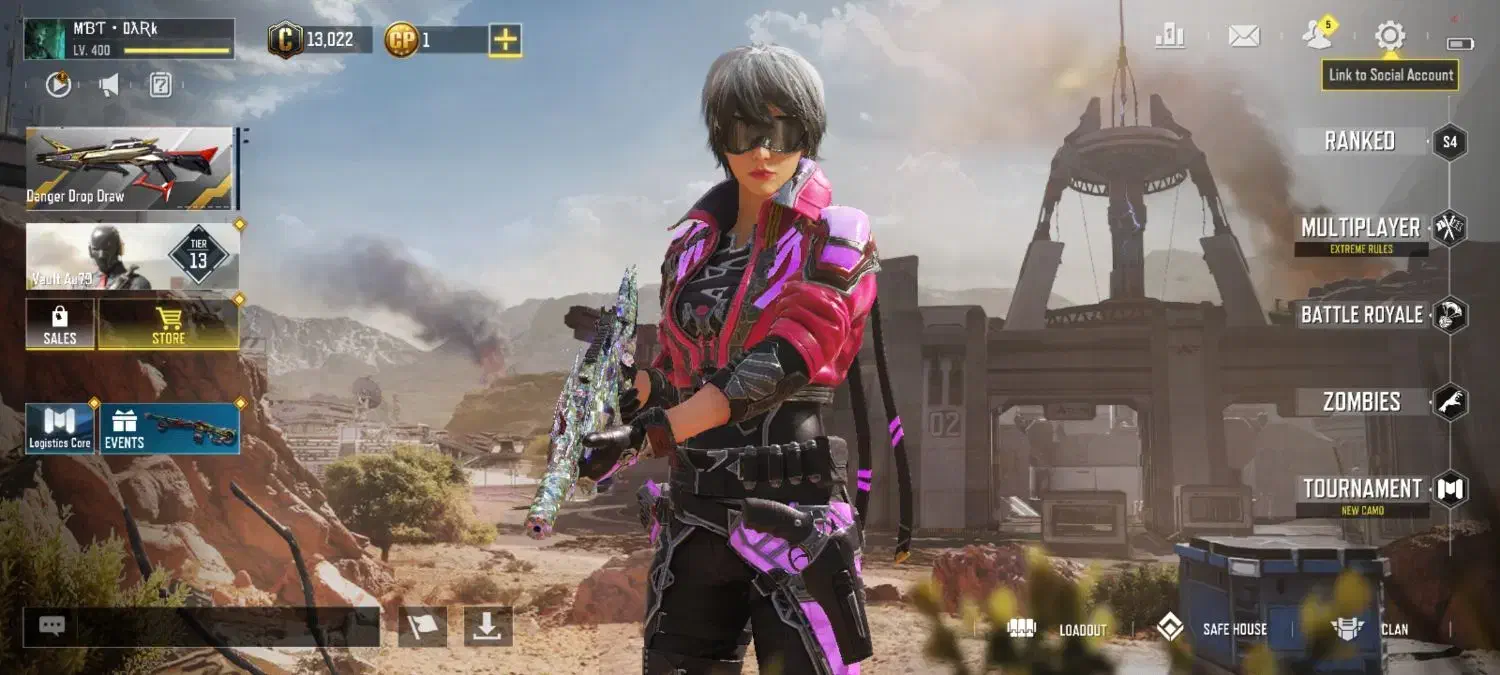This screenshot has width=1500, height=675.
Task: Open the friends list icon
Action: (x=1318, y=37)
